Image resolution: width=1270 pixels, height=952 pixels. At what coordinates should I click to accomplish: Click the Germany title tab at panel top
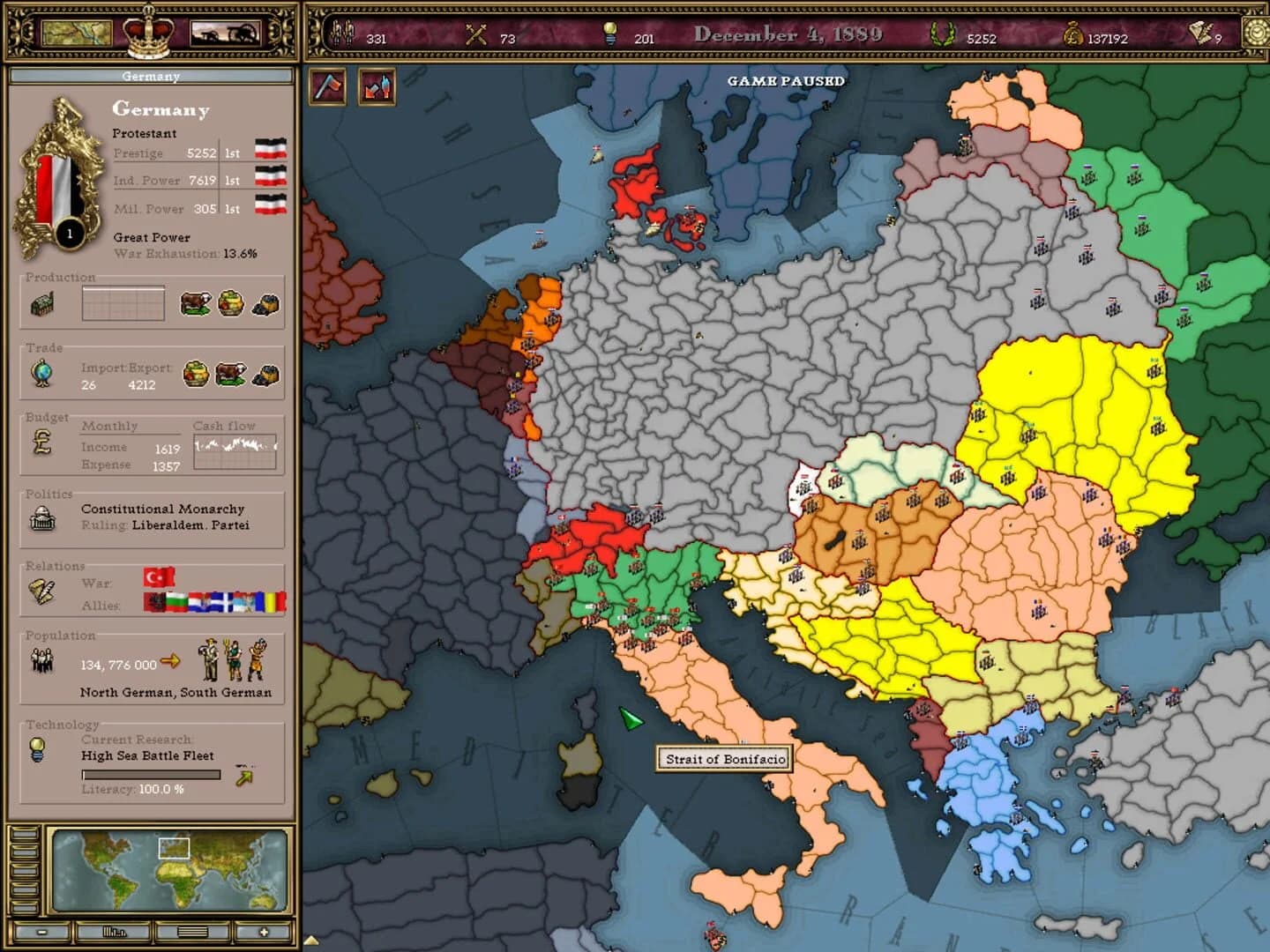[152, 76]
